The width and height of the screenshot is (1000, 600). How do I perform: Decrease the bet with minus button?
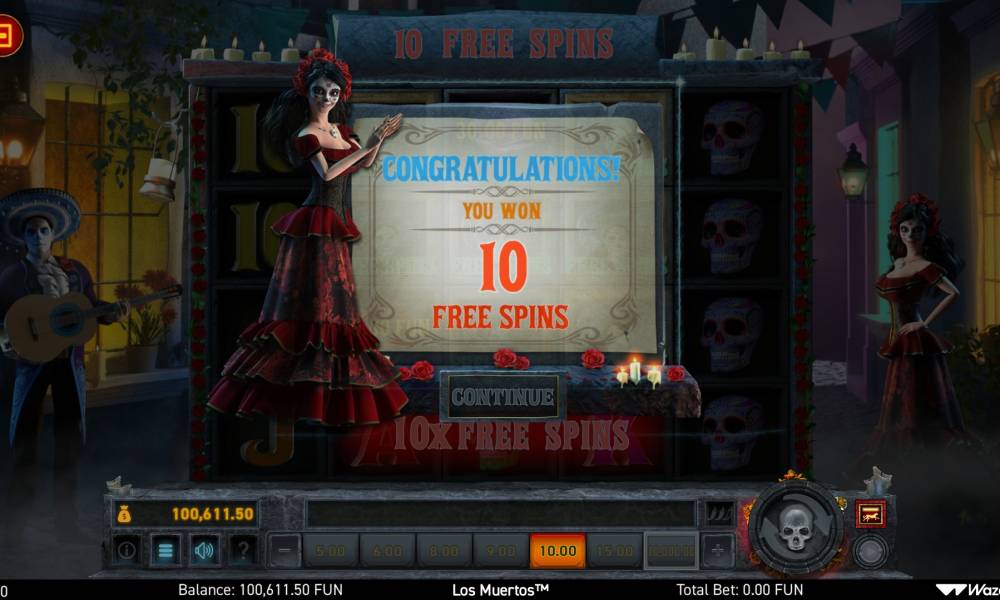click(285, 550)
